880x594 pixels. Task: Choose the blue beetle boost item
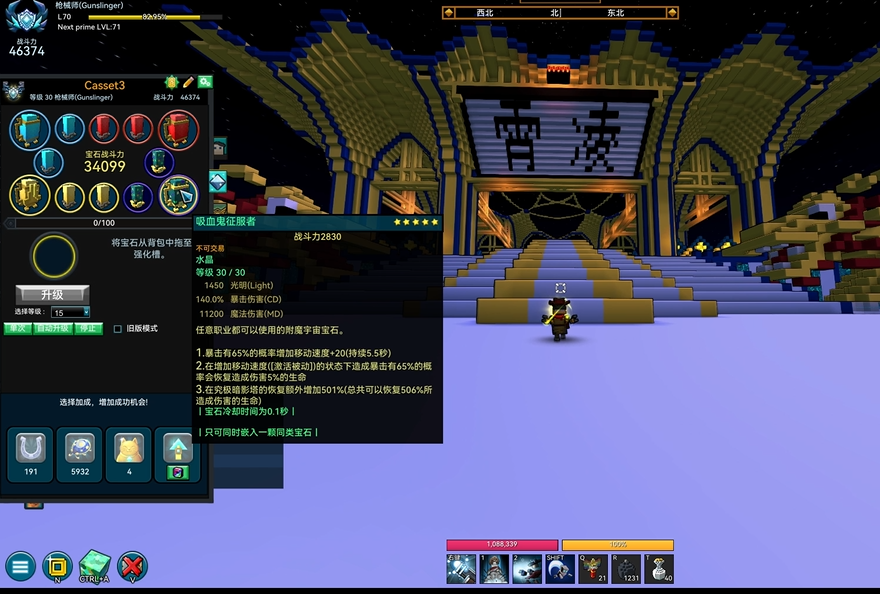click(80, 449)
